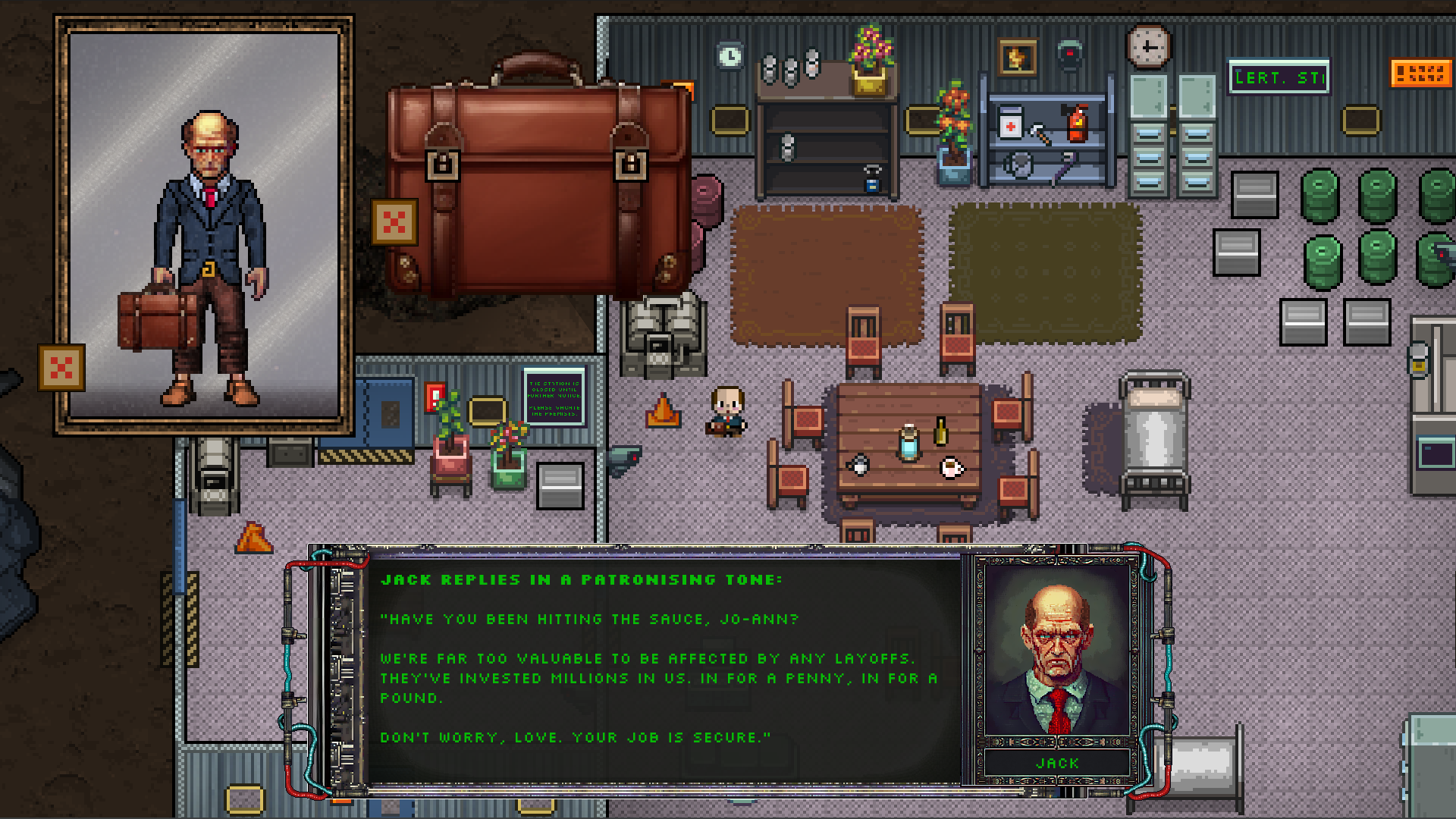Close the enlarged leather briefcase view
This screenshot has width=1456, height=819.
click(x=394, y=222)
